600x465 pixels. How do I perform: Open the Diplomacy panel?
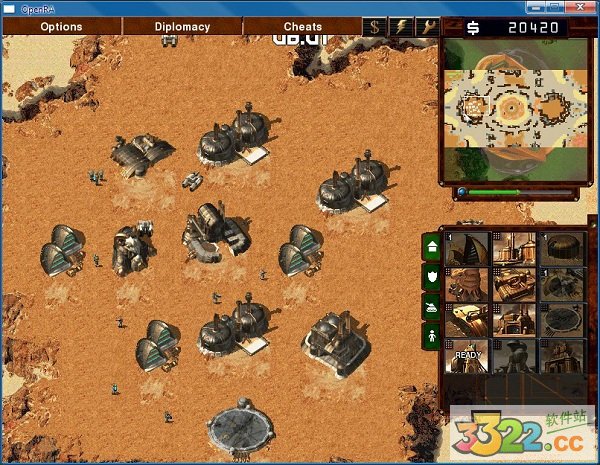[182, 27]
